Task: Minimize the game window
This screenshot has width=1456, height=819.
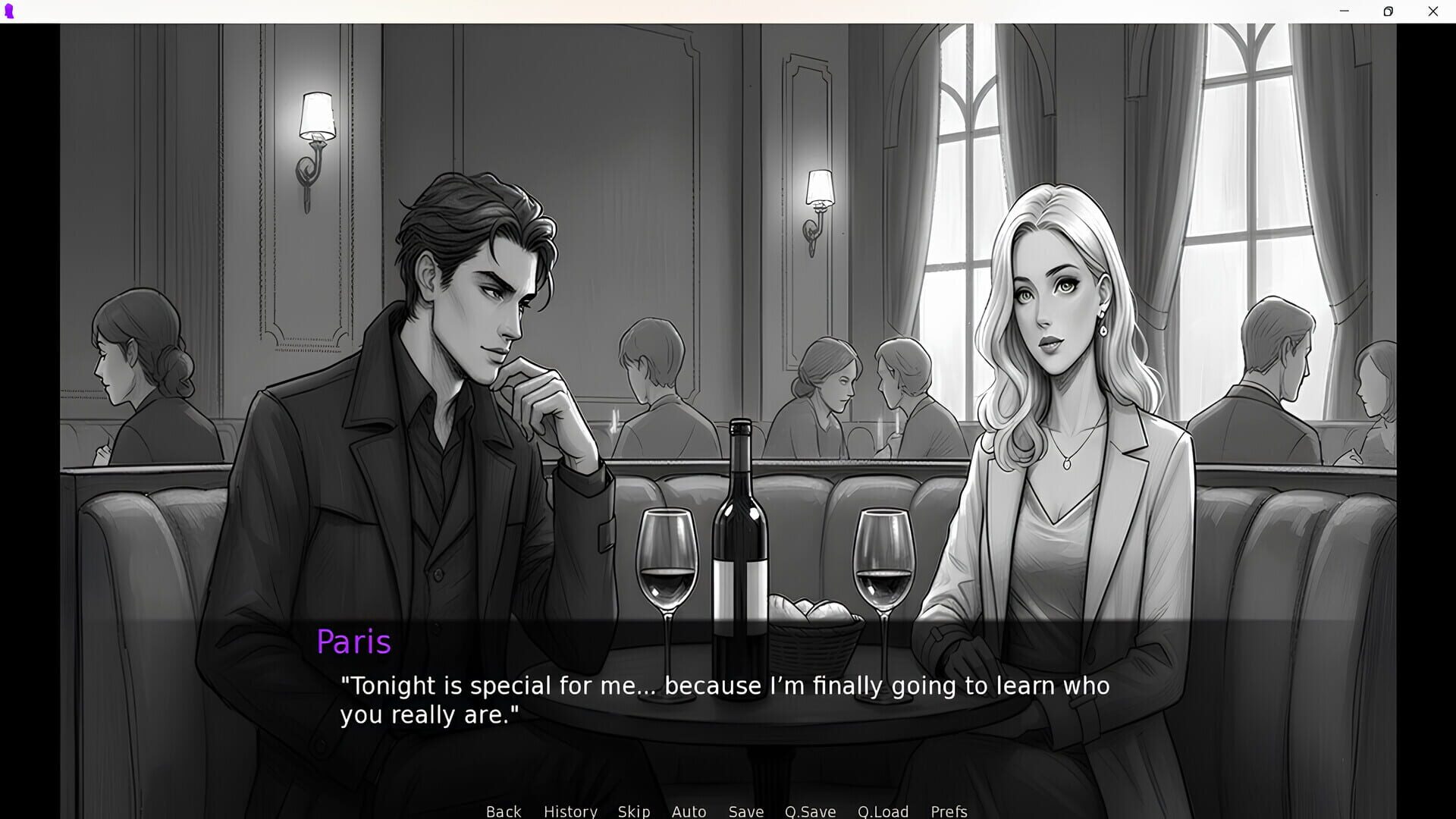Action: (x=1344, y=11)
